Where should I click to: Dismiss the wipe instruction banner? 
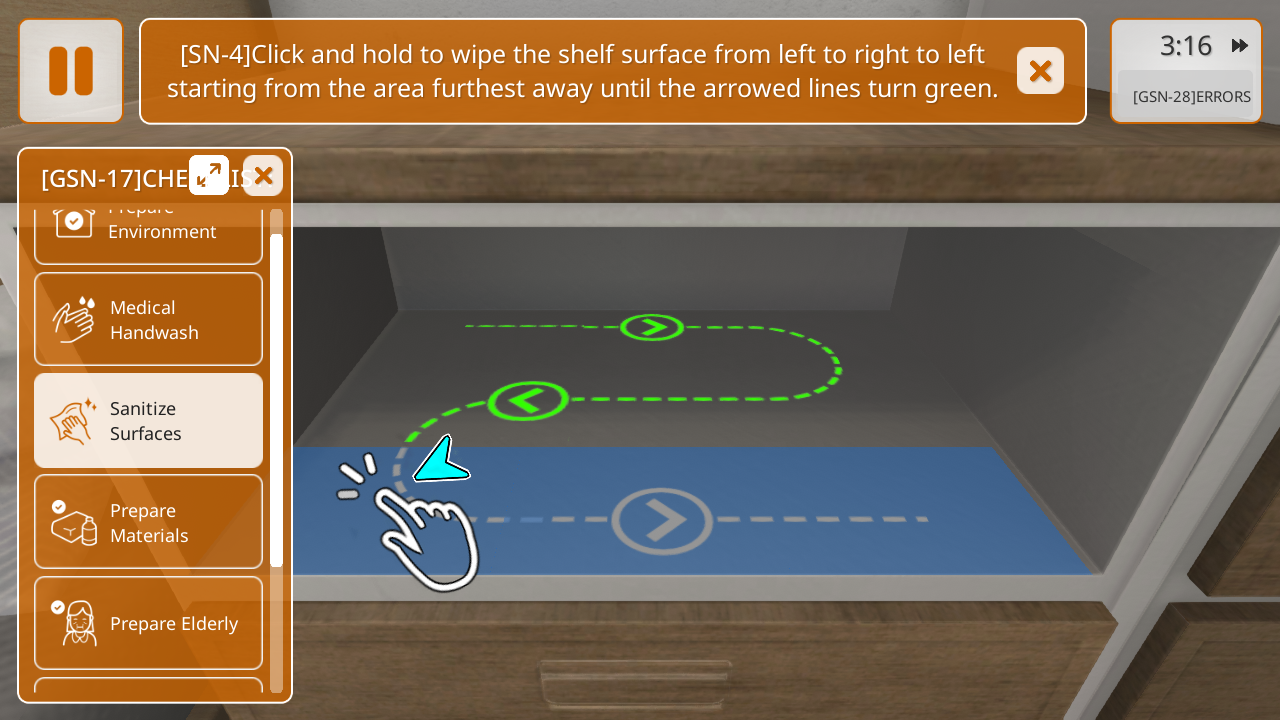pos(1040,71)
